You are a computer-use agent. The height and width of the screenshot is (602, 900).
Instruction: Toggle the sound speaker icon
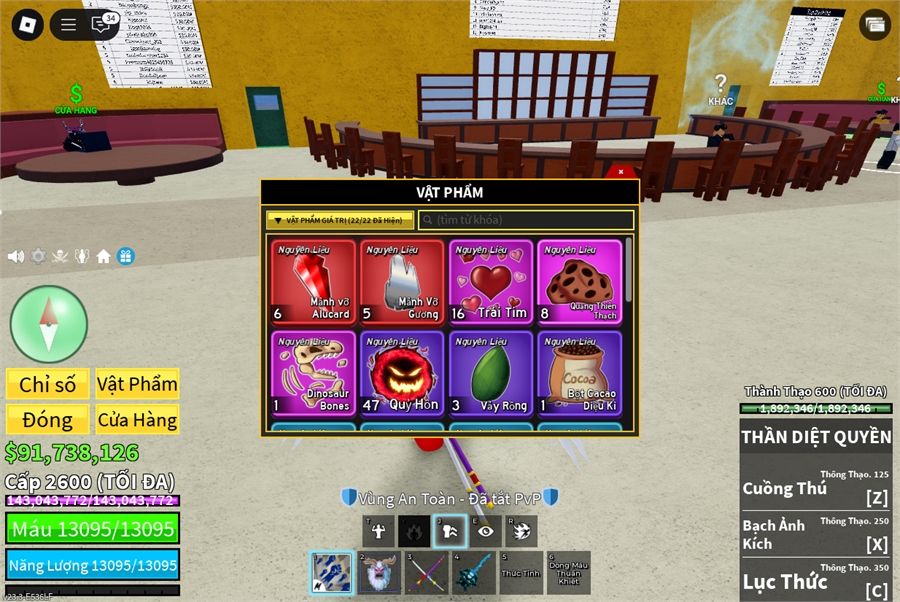(16, 256)
